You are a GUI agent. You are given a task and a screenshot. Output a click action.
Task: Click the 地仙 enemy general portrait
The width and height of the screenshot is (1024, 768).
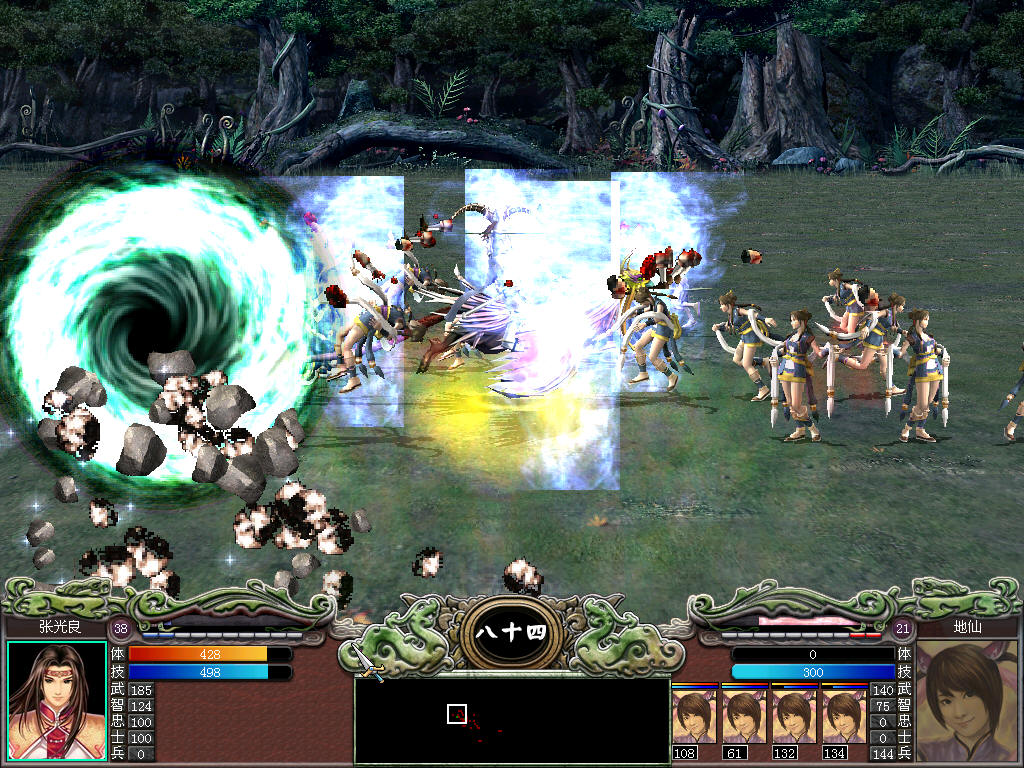[x=966, y=701]
